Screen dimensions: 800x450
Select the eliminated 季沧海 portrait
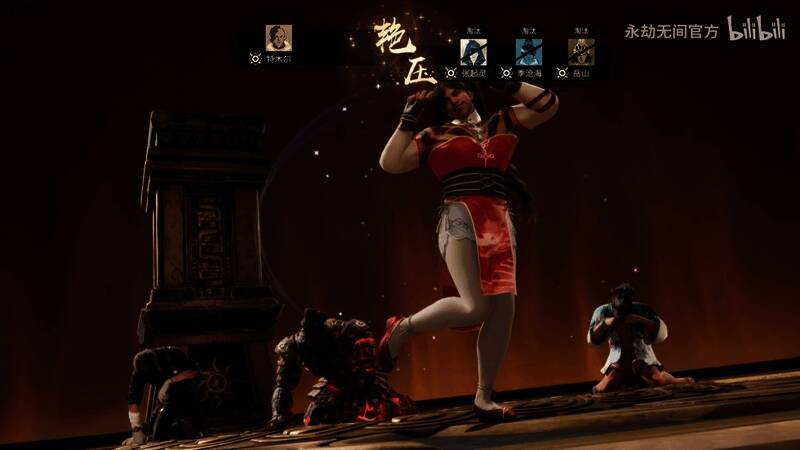click(x=527, y=51)
